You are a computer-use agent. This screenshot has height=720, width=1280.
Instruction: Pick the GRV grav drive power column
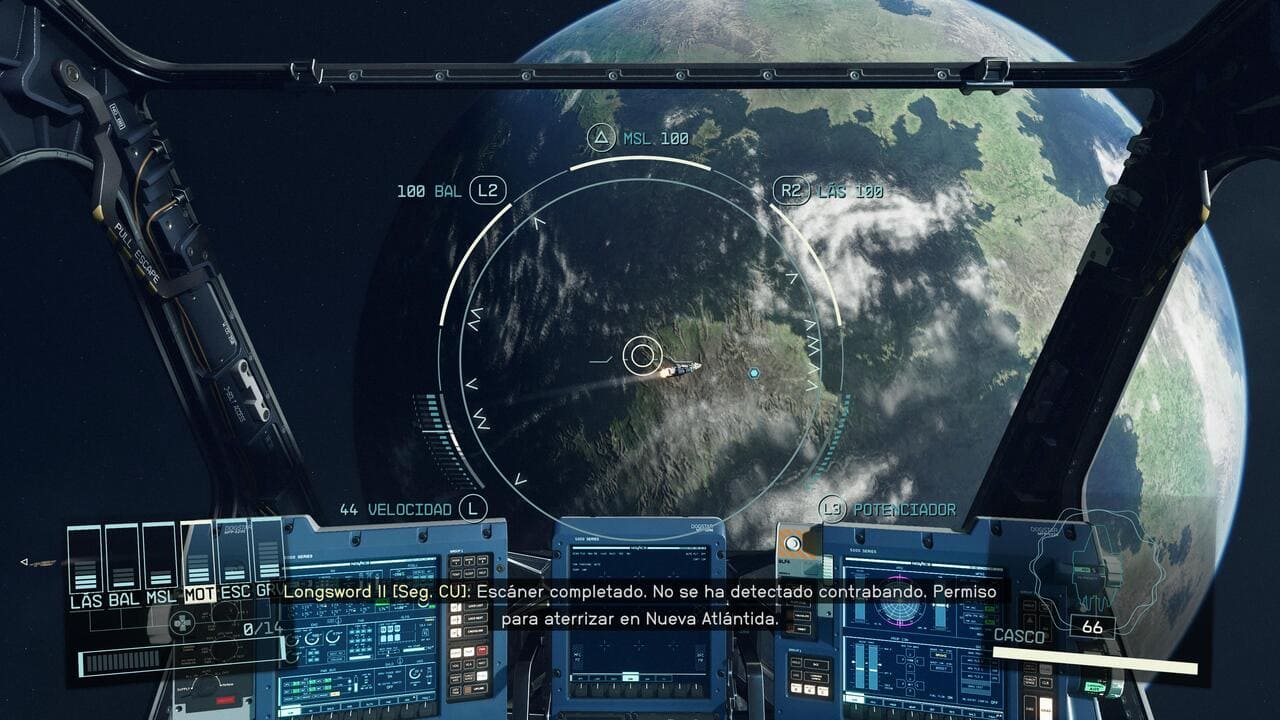[x=268, y=561]
